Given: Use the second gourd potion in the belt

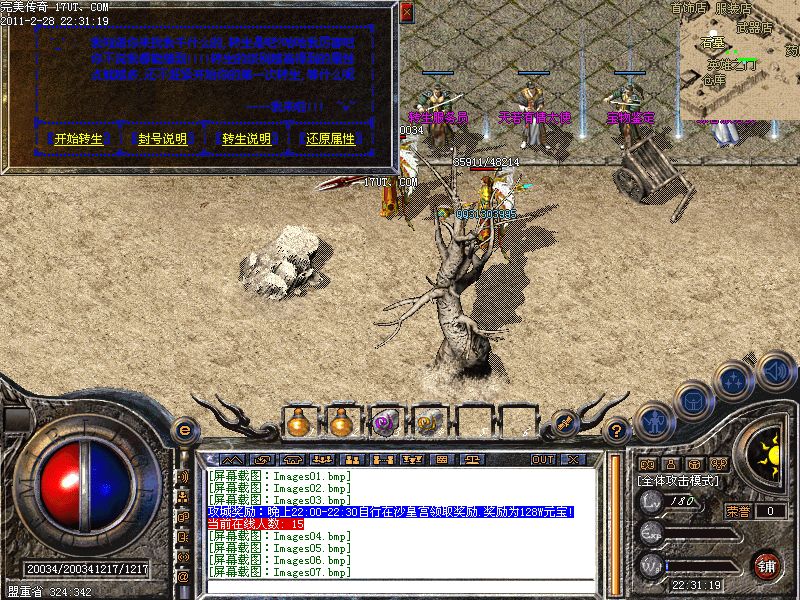Looking at the screenshot, I should [x=342, y=424].
